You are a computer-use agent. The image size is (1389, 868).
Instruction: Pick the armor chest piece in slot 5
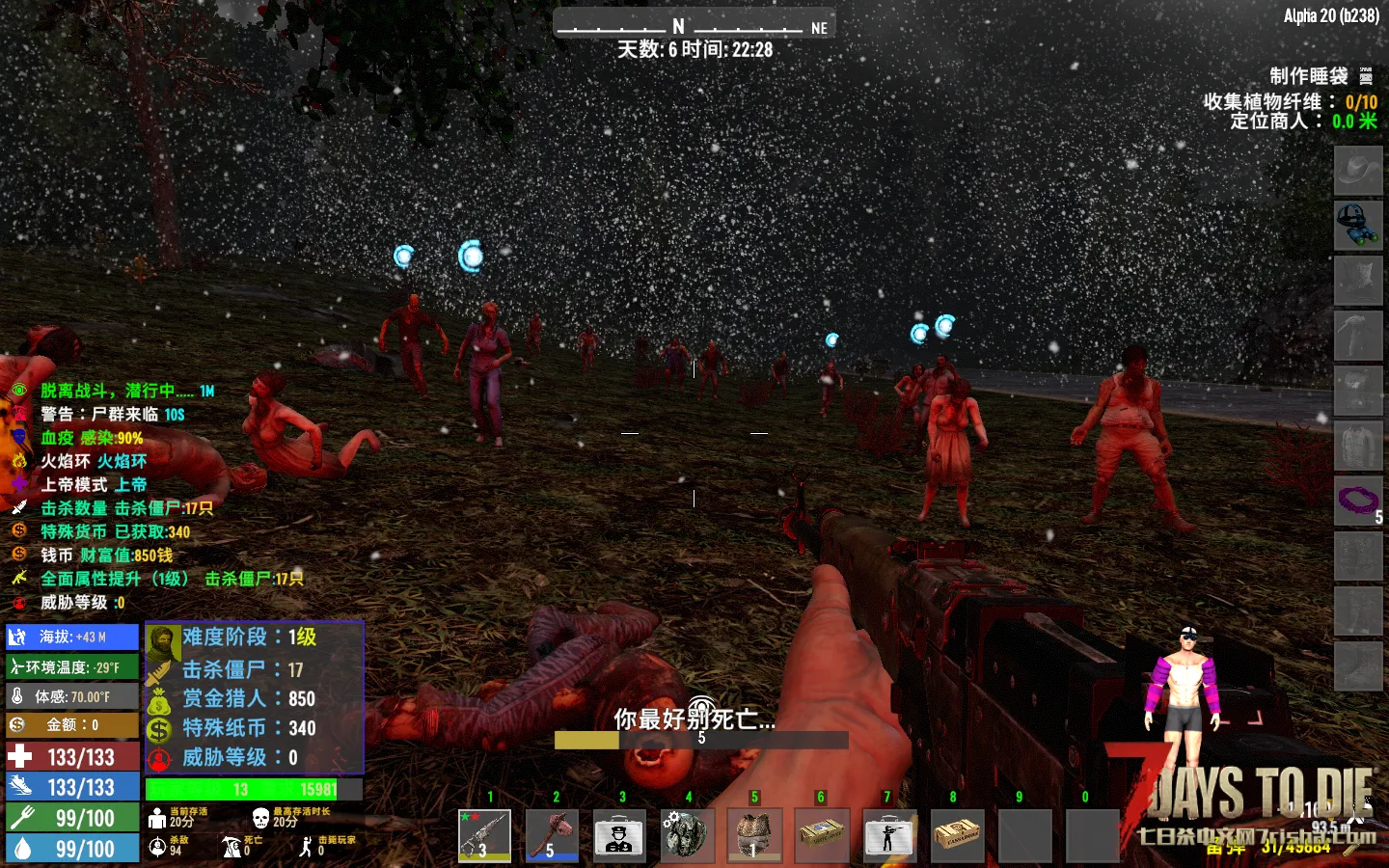pos(753,834)
